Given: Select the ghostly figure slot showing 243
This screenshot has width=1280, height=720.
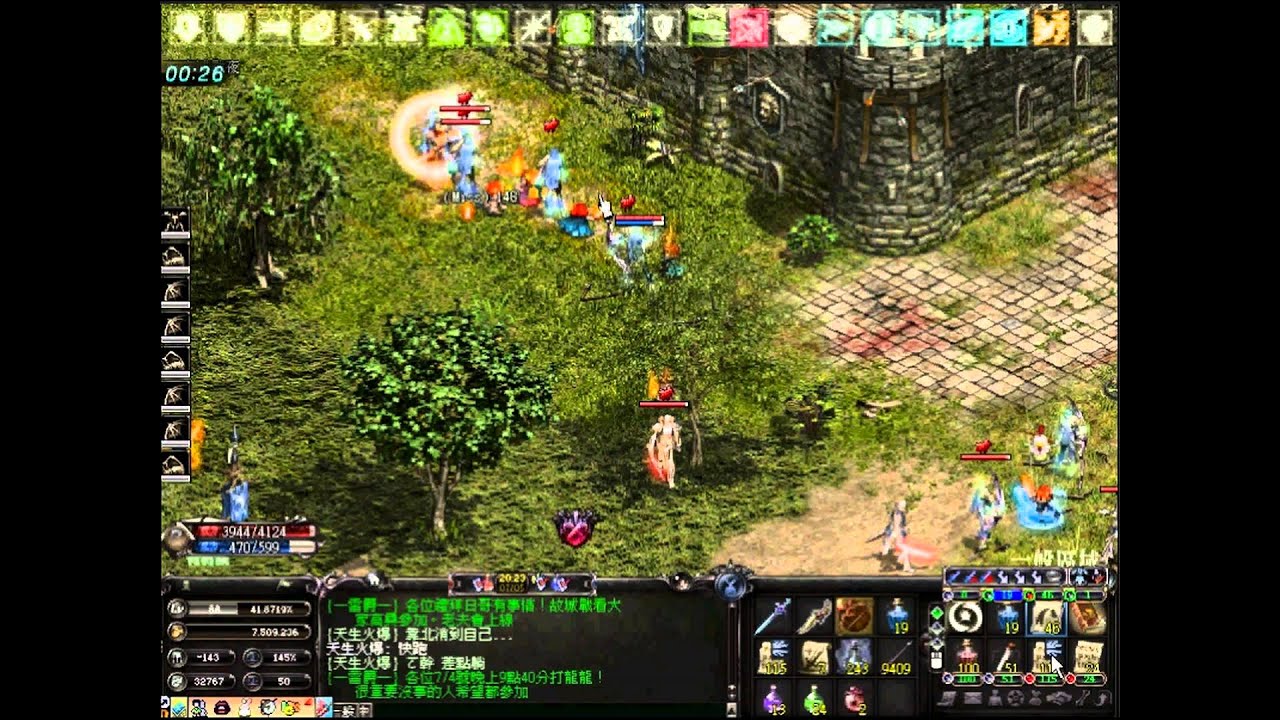Looking at the screenshot, I should (855, 657).
